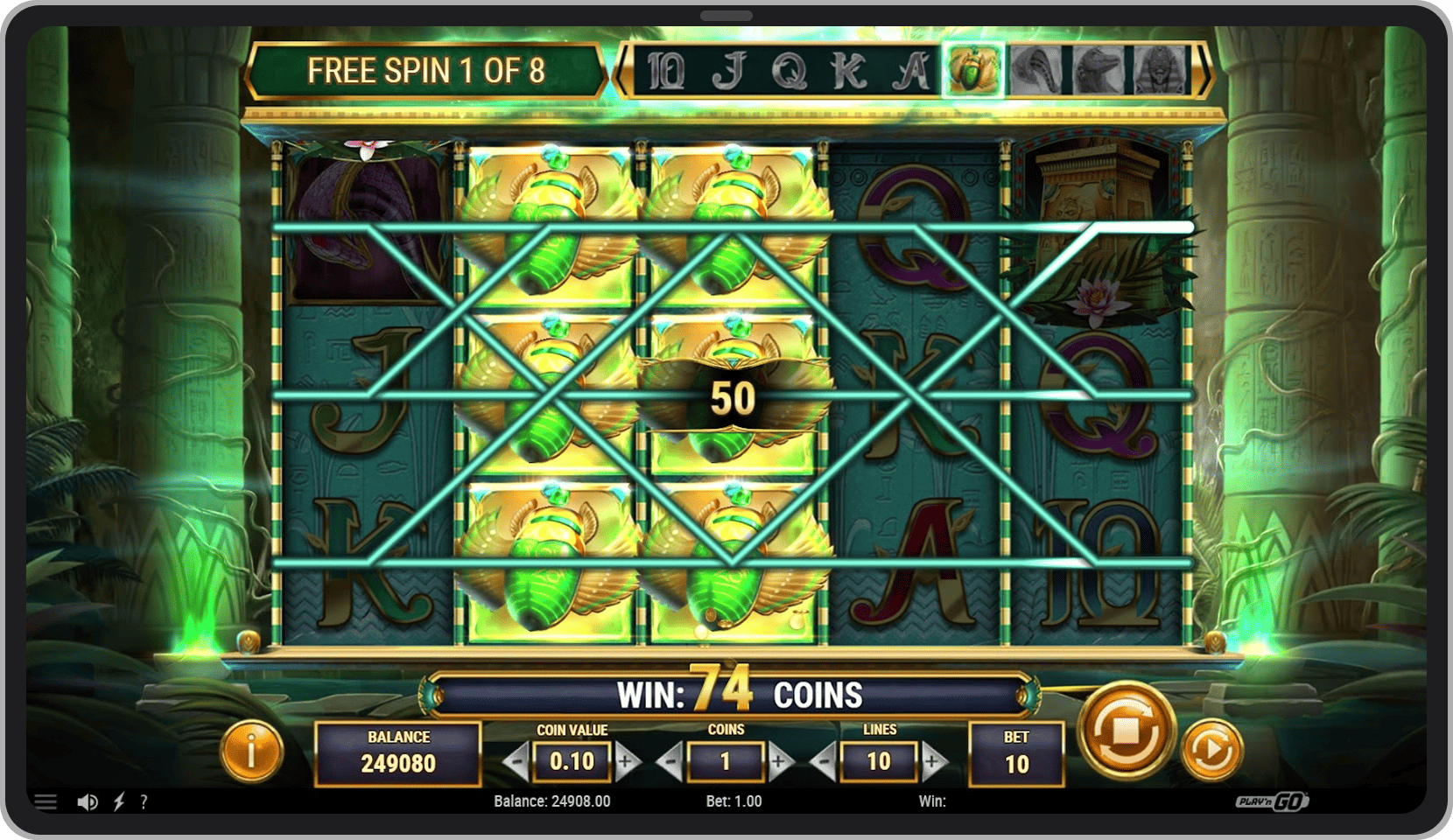Click the BALANCE 249080 display
Viewport: 1453px width, 840px height.
tap(398, 751)
